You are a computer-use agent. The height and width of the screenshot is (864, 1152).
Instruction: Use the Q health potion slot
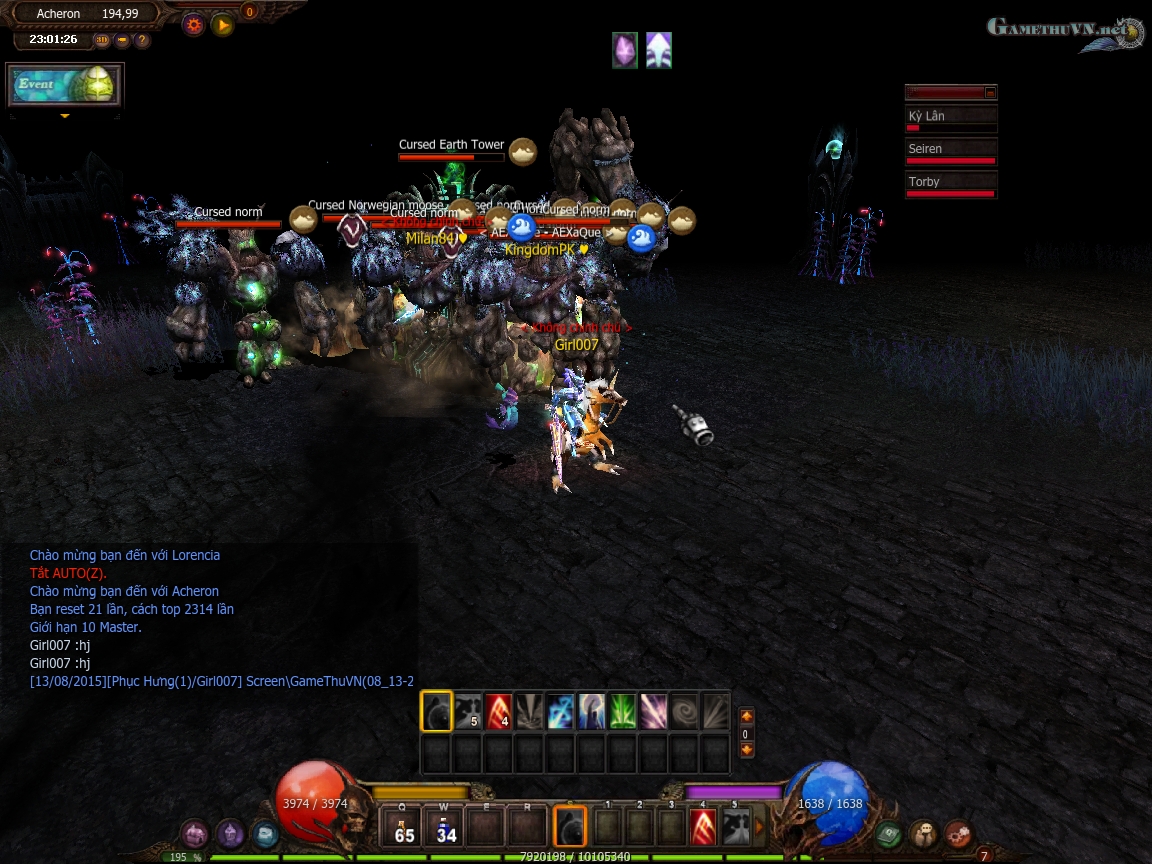coord(405,827)
